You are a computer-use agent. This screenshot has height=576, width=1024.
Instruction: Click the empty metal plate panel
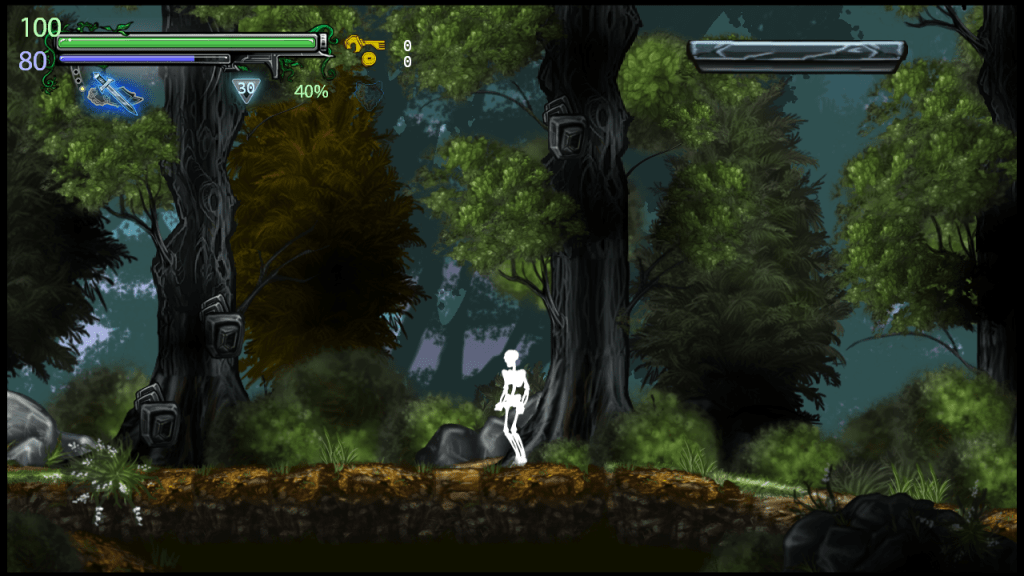[x=797, y=56]
